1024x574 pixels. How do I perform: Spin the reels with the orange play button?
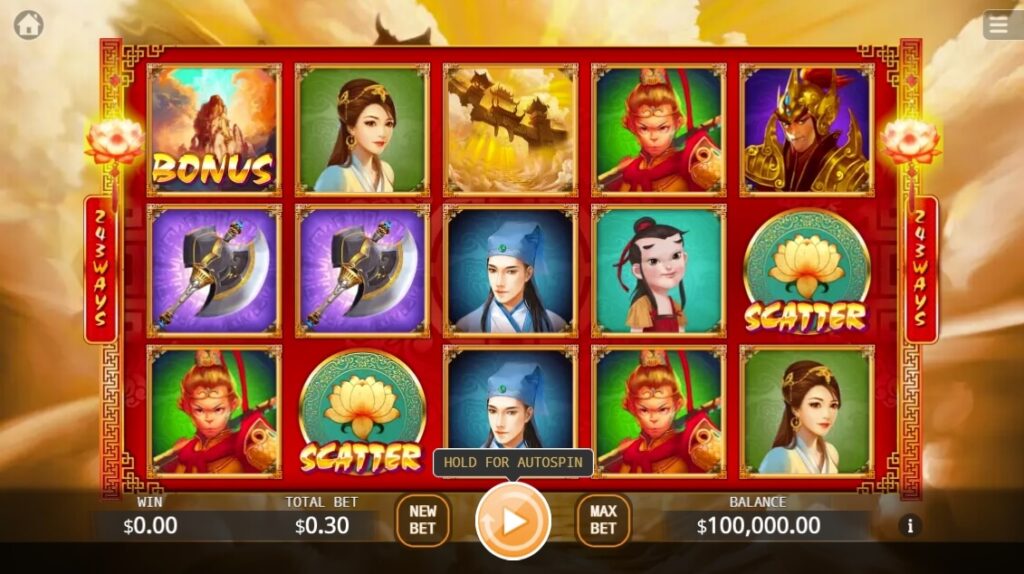513,521
